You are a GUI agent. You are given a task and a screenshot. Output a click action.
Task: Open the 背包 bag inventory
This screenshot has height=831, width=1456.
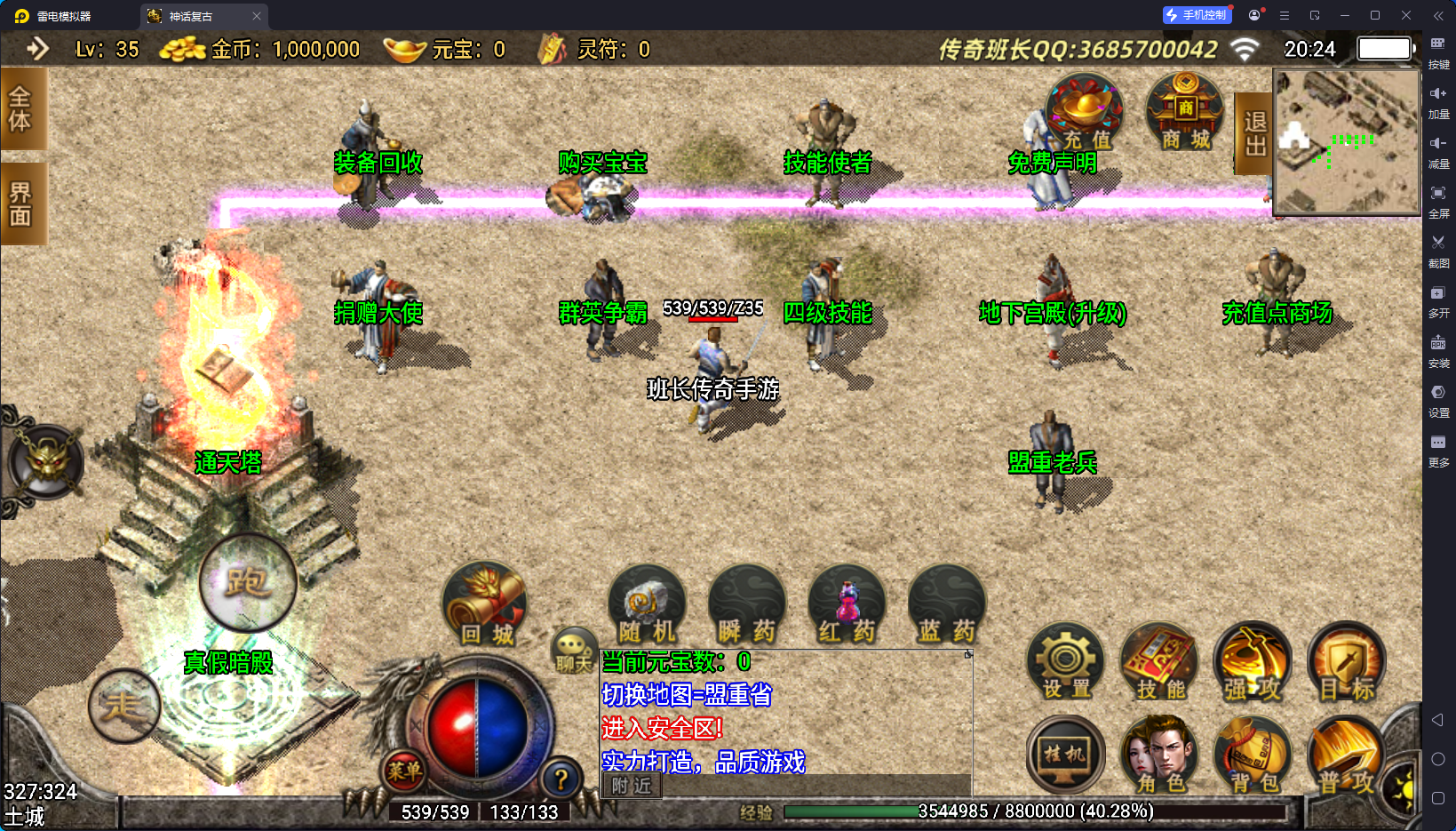coord(1253,755)
